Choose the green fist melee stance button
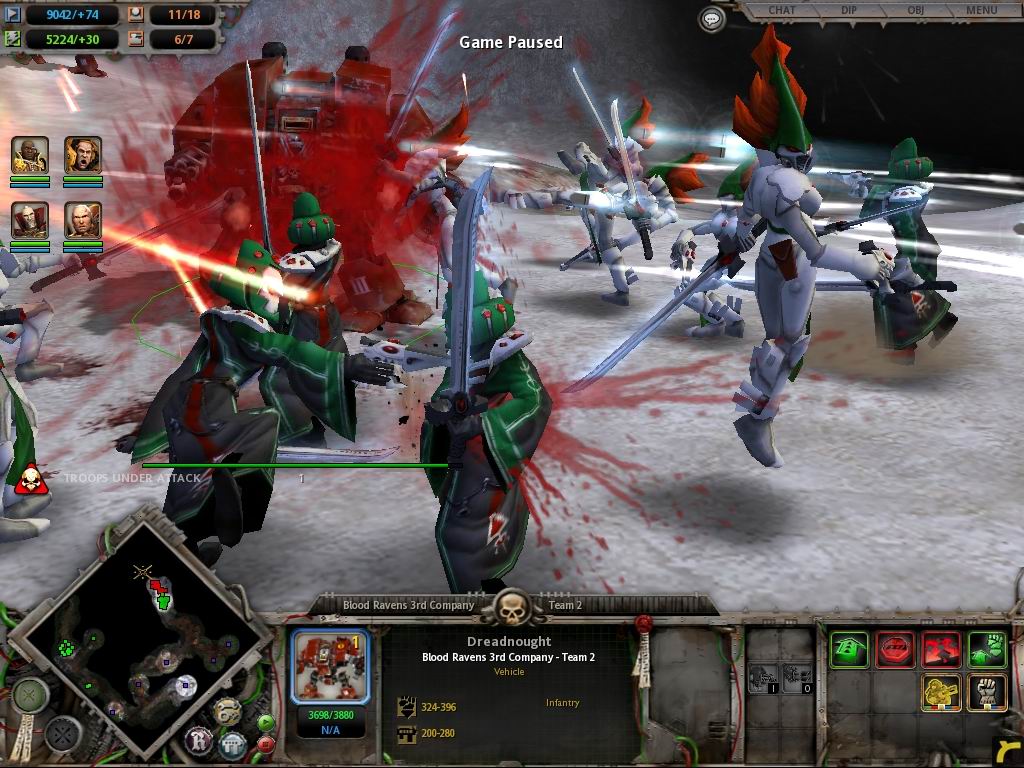Image resolution: width=1024 pixels, height=768 pixels. (987, 649)
